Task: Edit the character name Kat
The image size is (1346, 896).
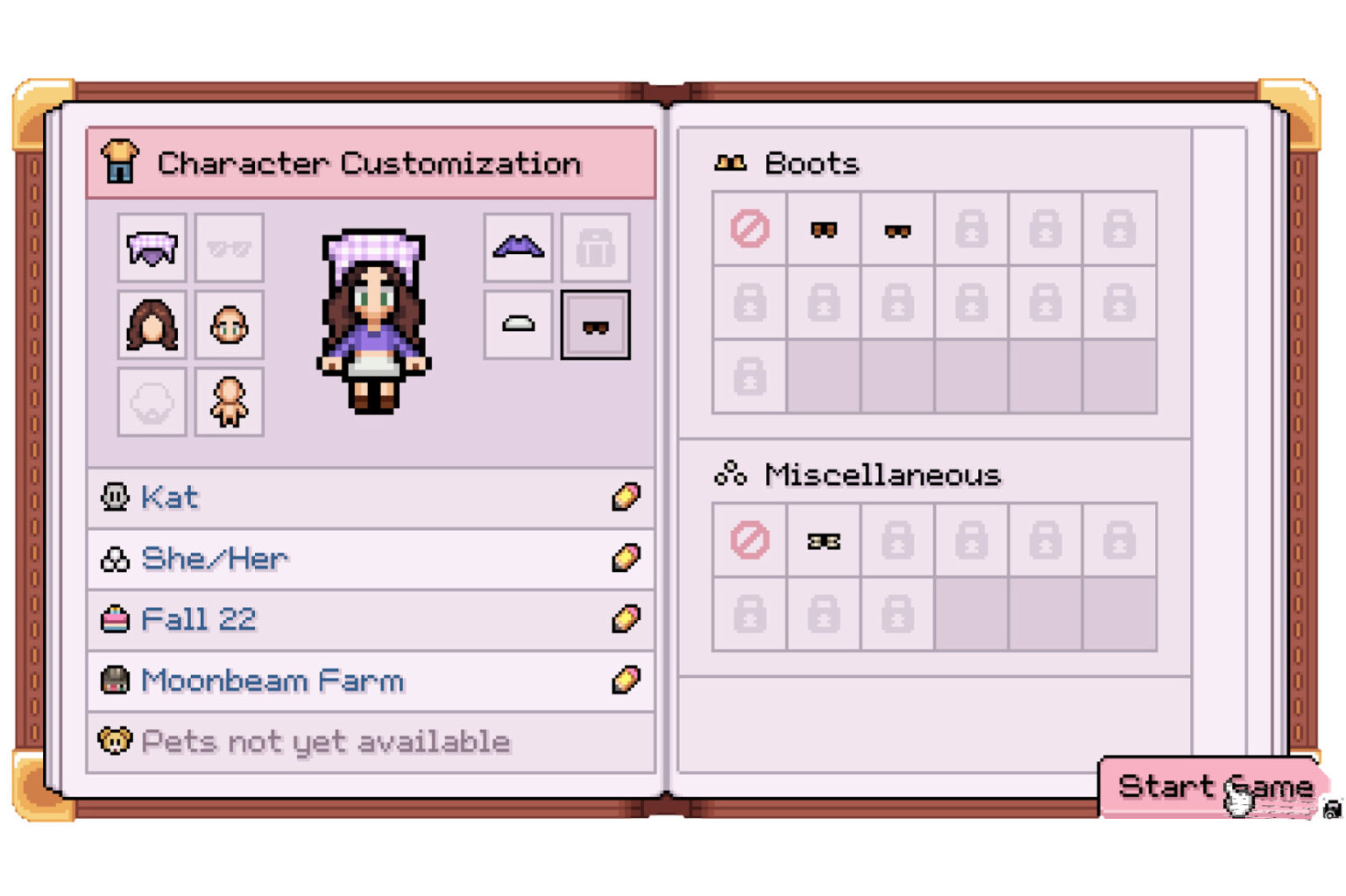Action: click(x=625, y=497)
